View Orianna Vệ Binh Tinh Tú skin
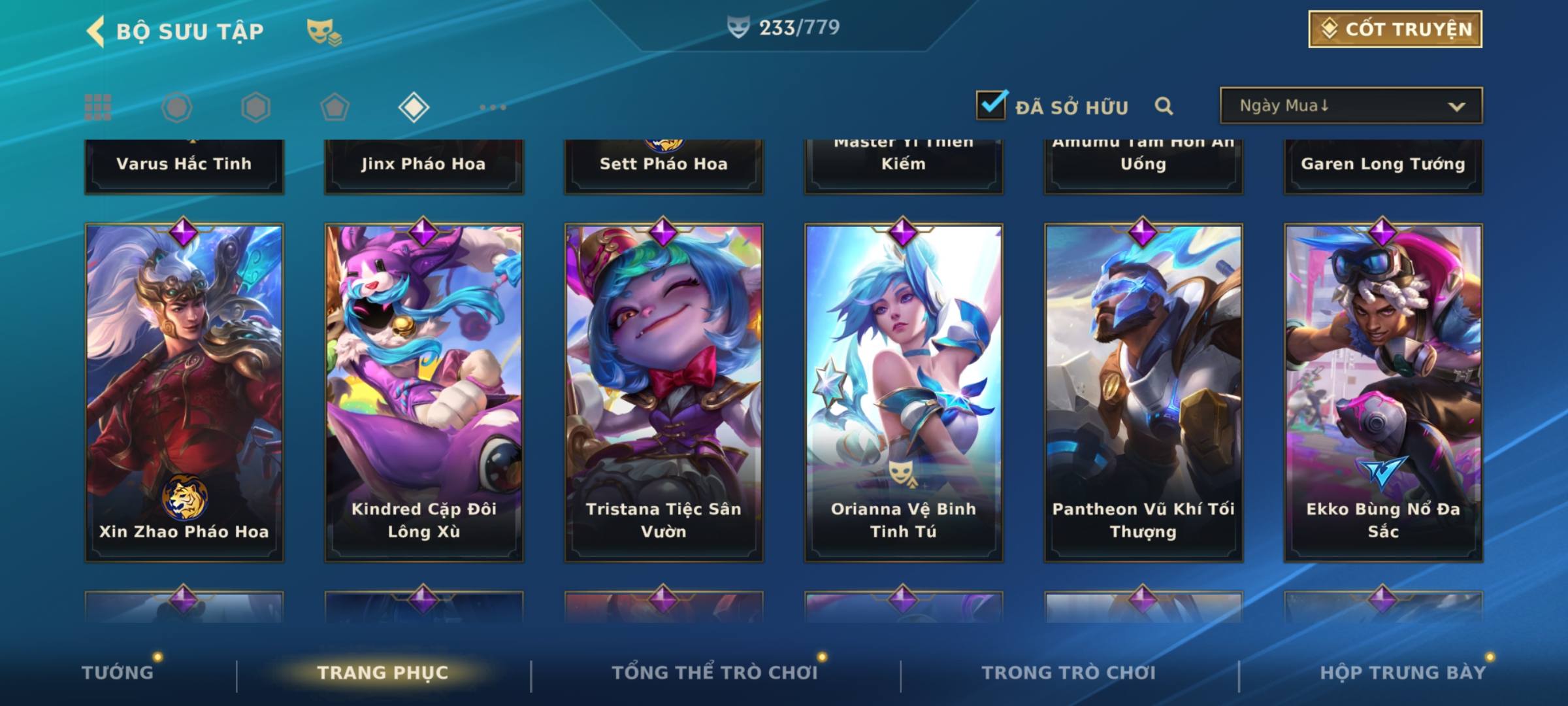Screen dimensions: 1568x706 click(904, 392)
